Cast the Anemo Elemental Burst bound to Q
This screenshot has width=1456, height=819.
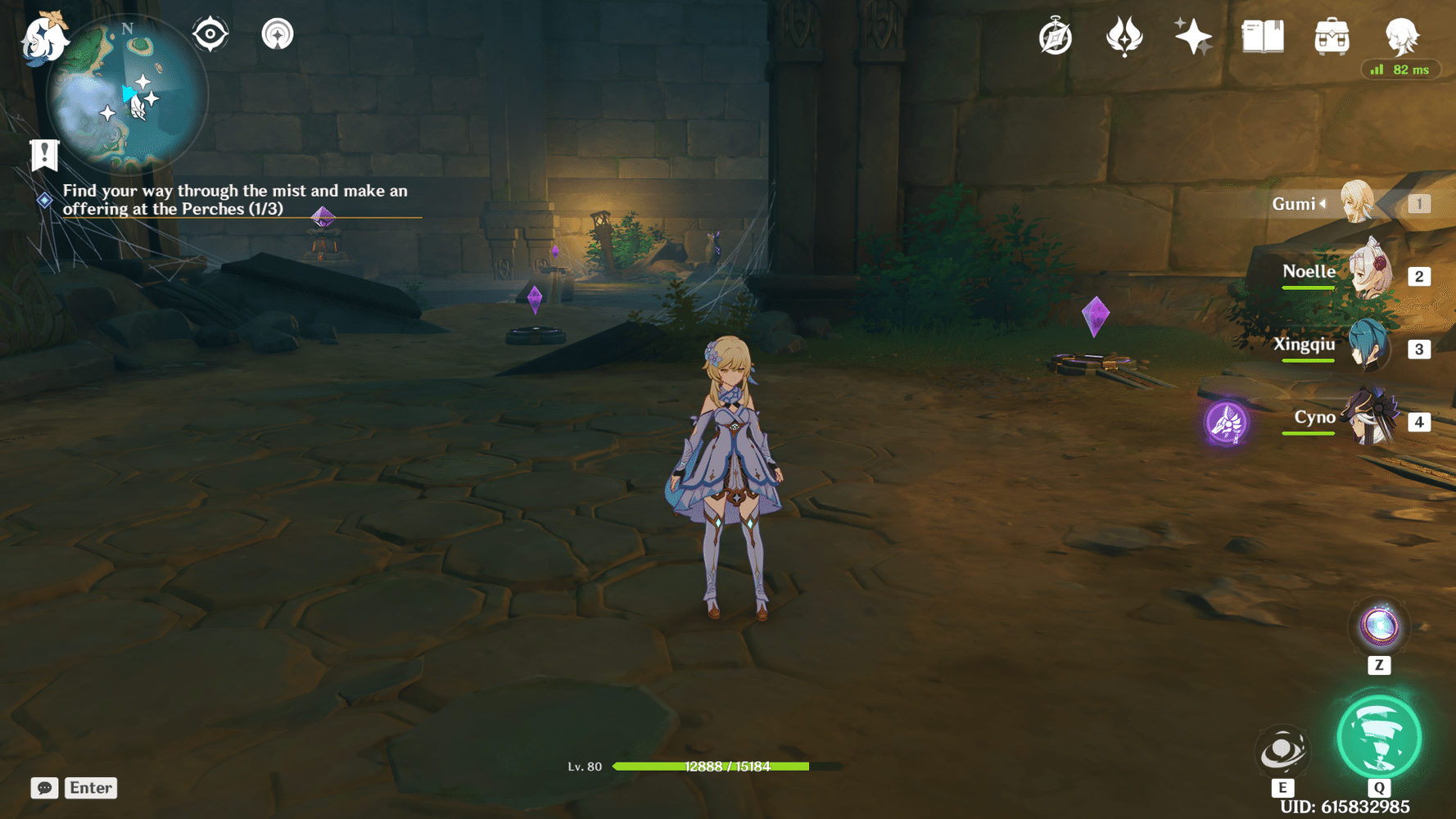1379,737
